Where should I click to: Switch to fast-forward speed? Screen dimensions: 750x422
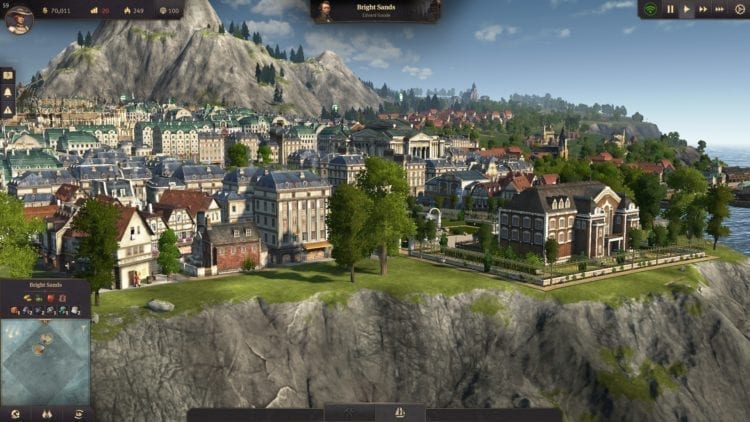(x=704, y=10)
